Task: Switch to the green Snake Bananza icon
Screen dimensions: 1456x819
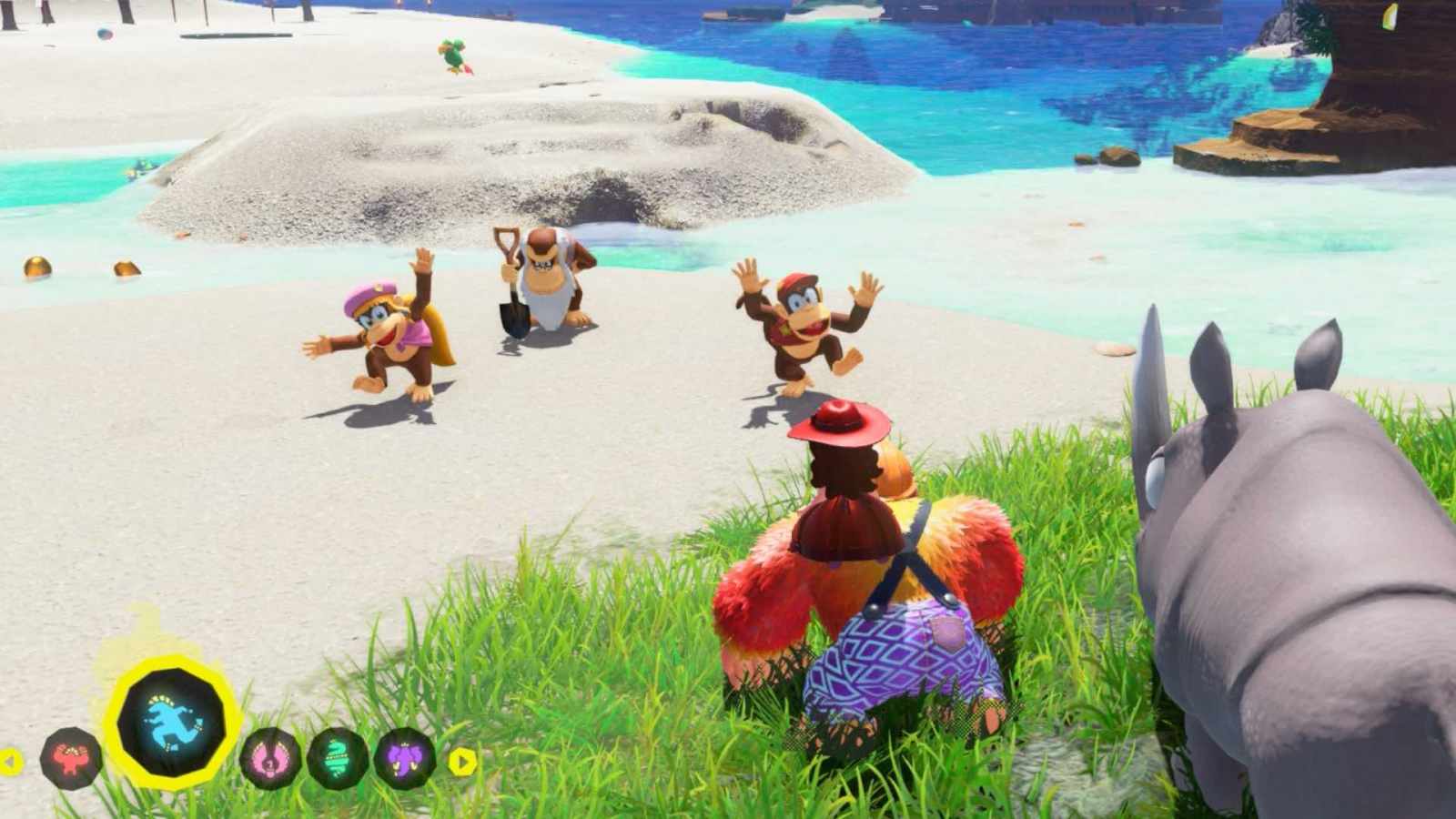Action: pyautogui.click(x=338, y=758)
